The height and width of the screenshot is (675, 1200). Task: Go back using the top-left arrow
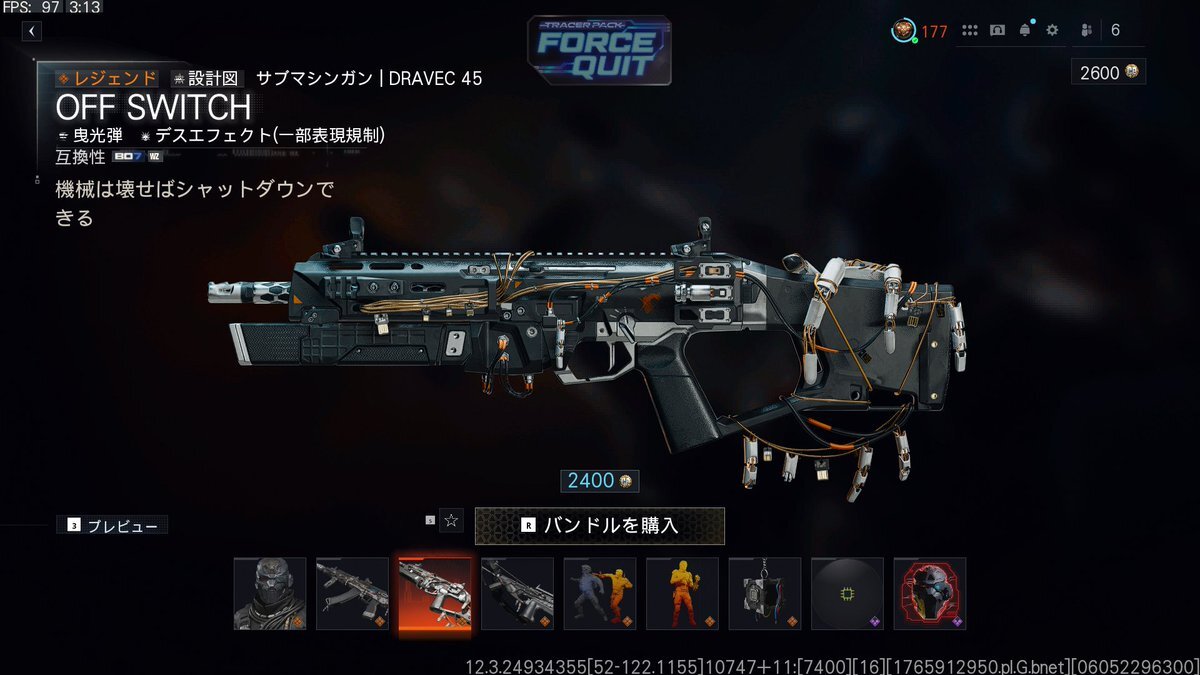click(x=32, y=31)
